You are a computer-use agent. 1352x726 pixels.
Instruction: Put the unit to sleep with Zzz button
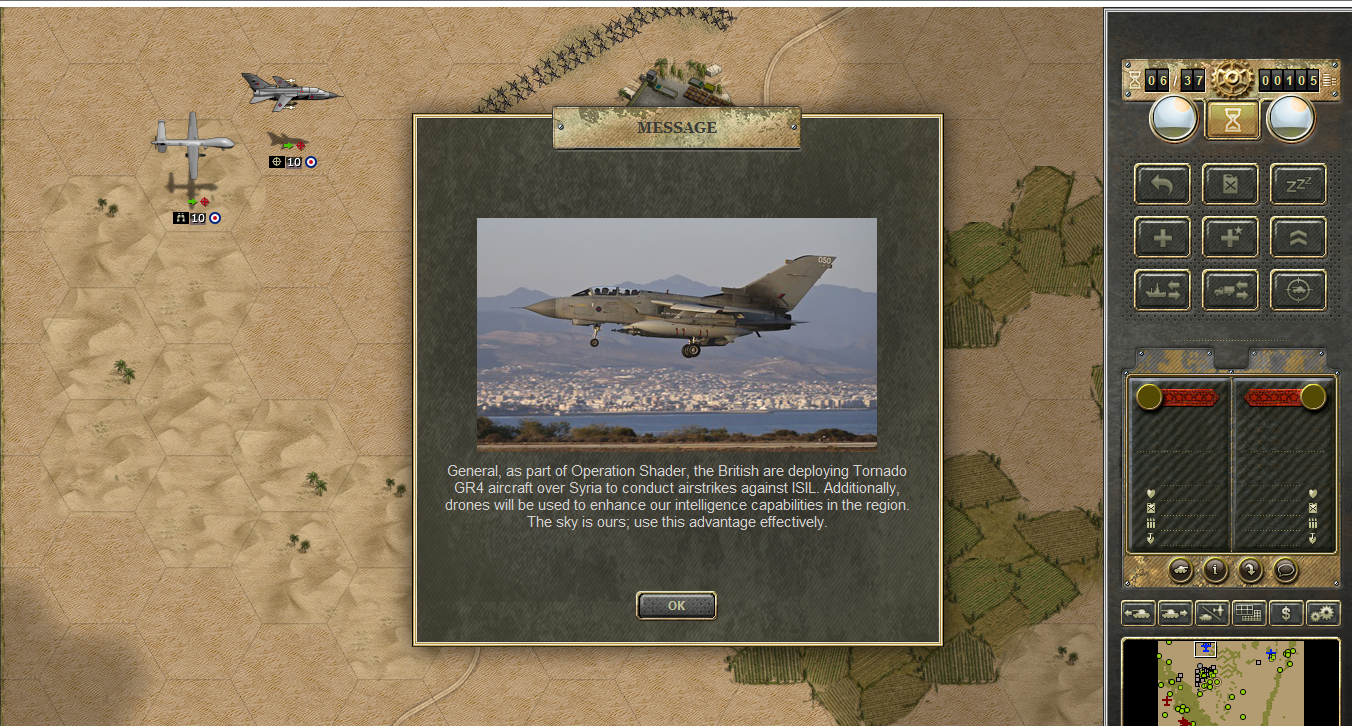(x=1298, y=184)
